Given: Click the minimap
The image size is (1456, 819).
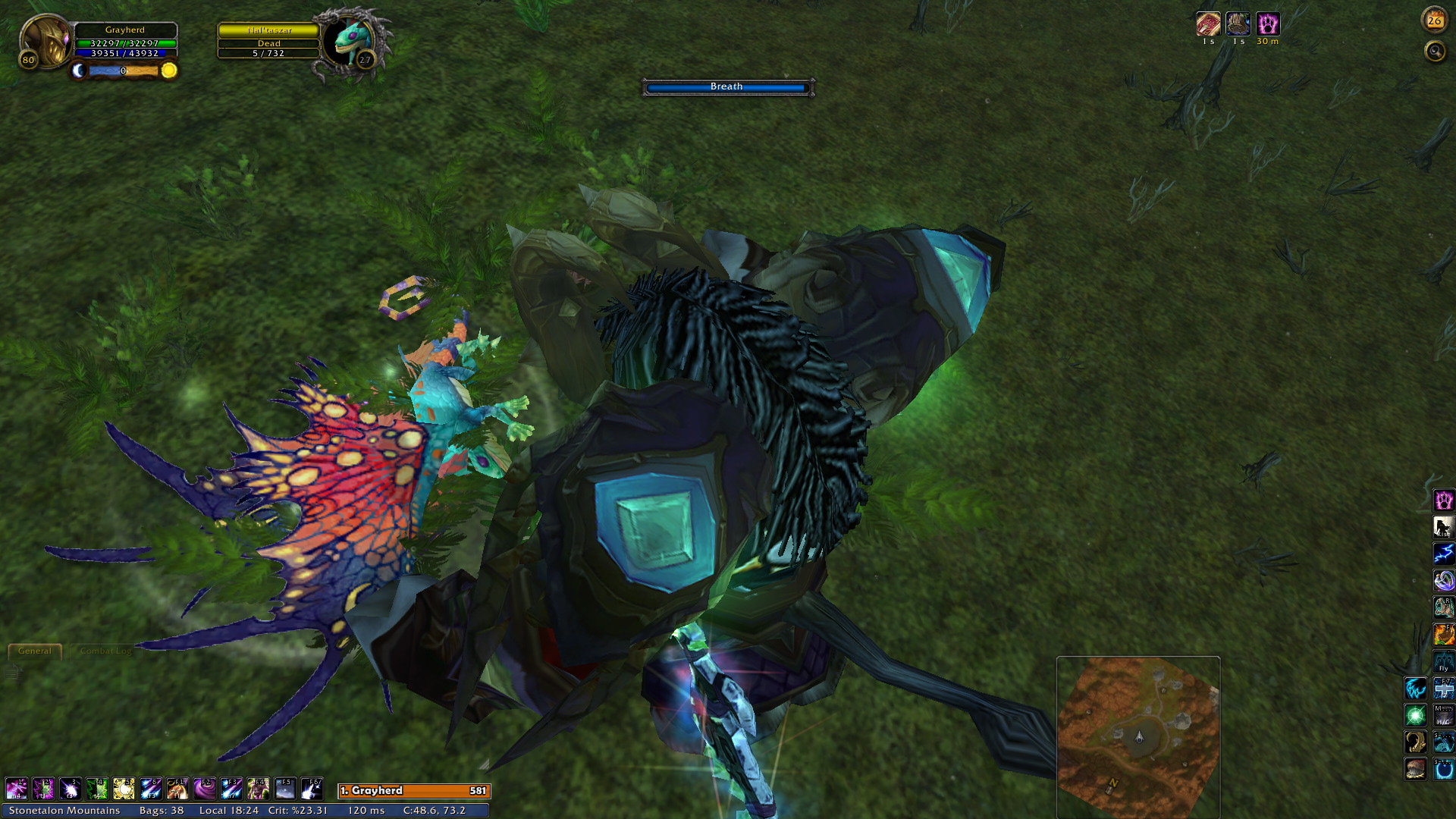Looking at the screenshot, I should pos(1137,736).
